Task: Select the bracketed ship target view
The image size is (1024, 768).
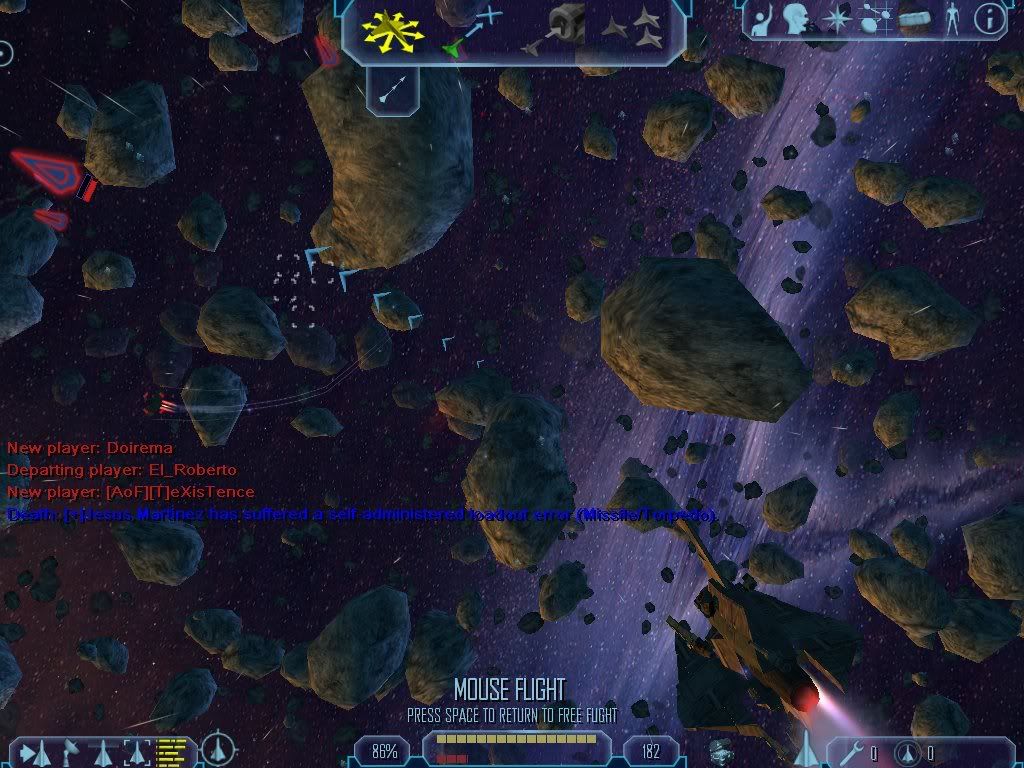Action: click(136, 751)
